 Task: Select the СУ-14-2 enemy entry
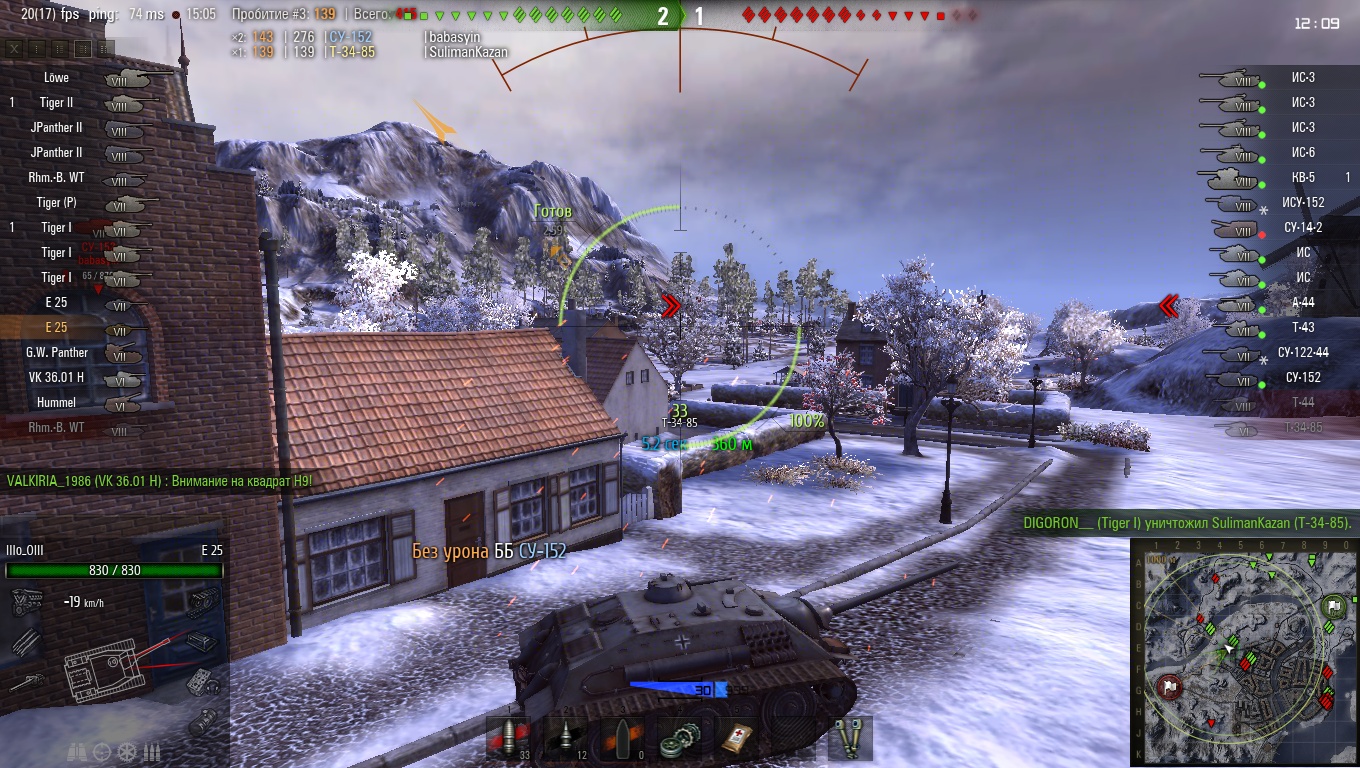[1302, 227]
